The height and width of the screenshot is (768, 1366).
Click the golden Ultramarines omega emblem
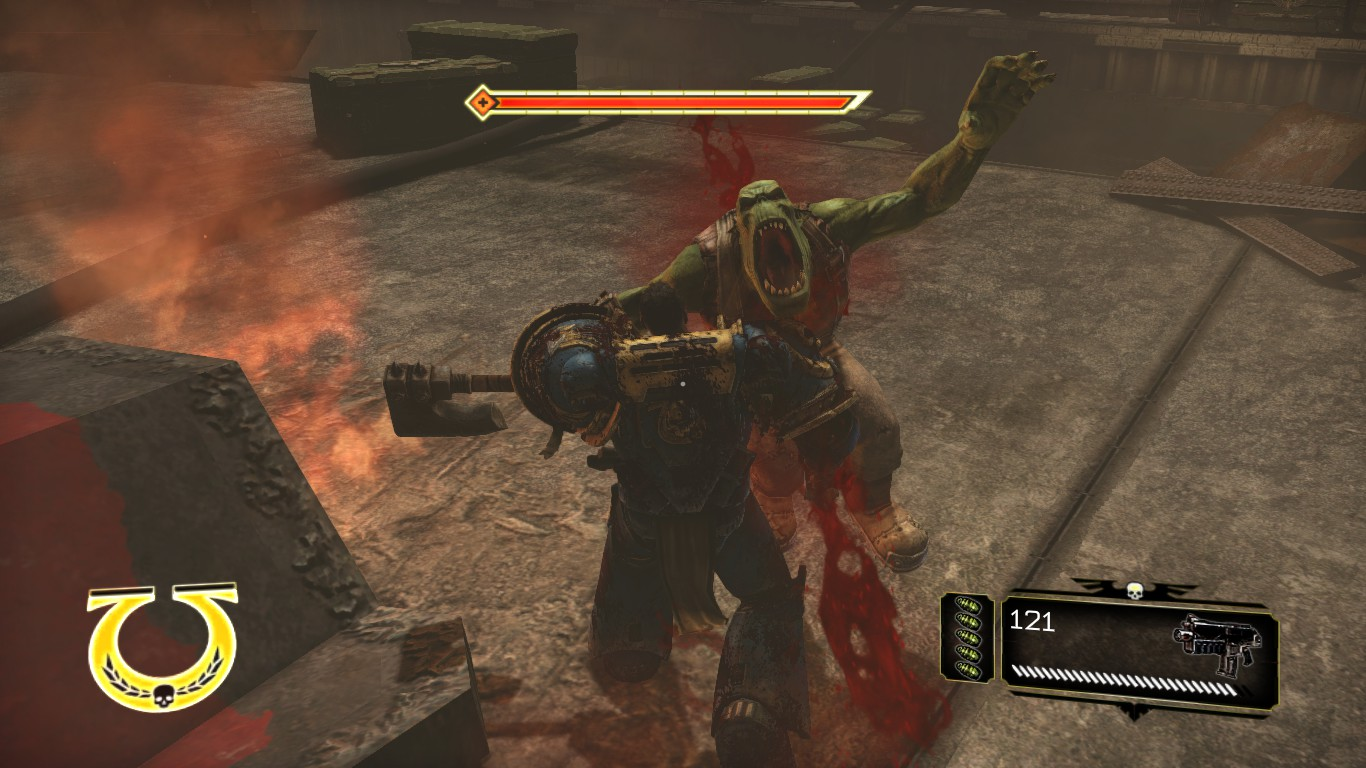(x=162, y=646)
